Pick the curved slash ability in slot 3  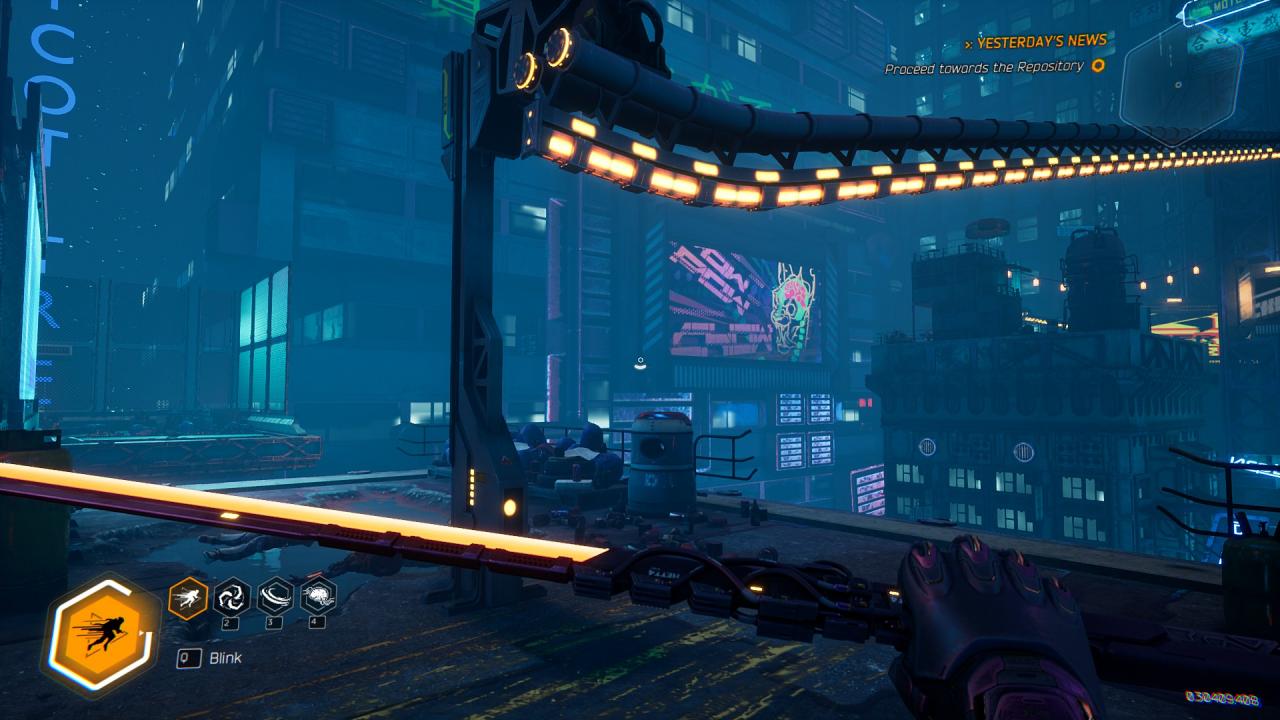click(x=275, y=597)
